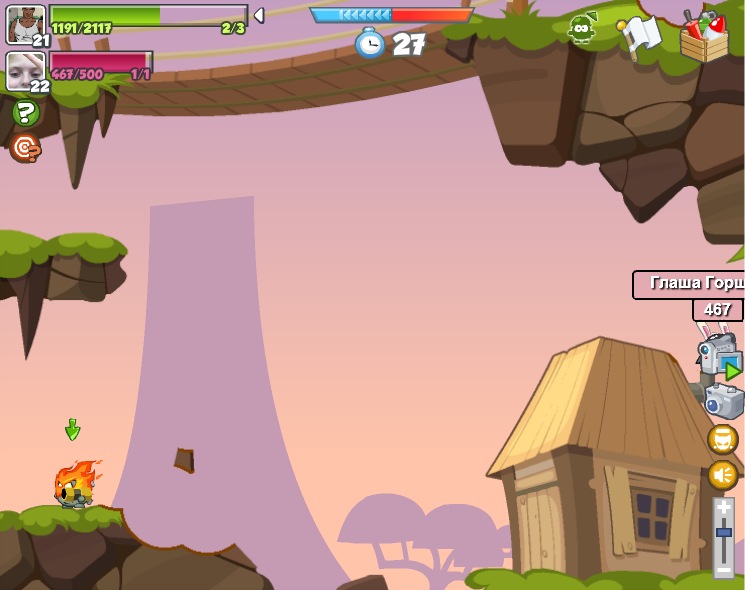
Task: Zoom in with the plus button
Action: coord(724,508)
